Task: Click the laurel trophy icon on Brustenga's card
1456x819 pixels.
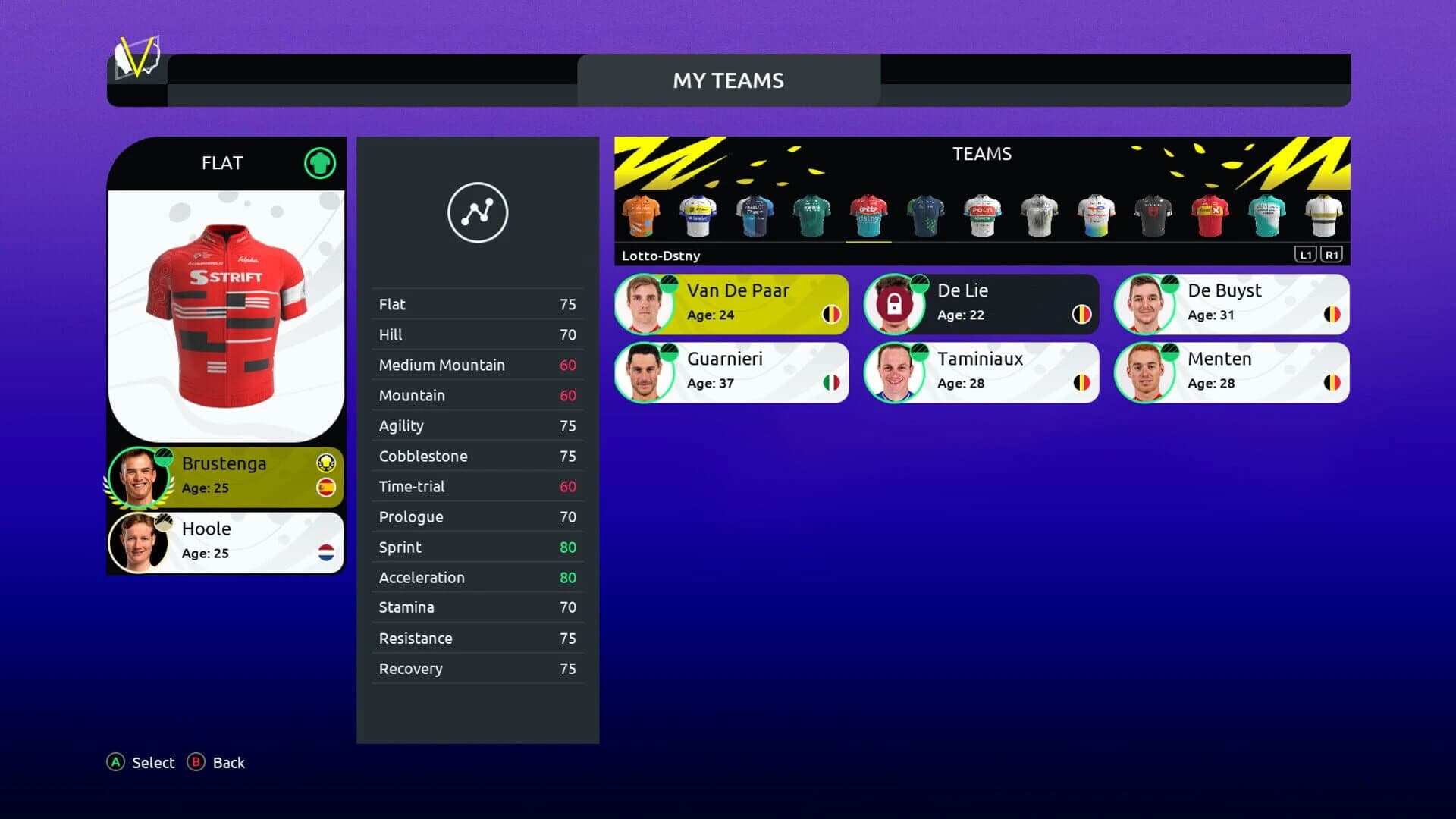Action: 325,463
